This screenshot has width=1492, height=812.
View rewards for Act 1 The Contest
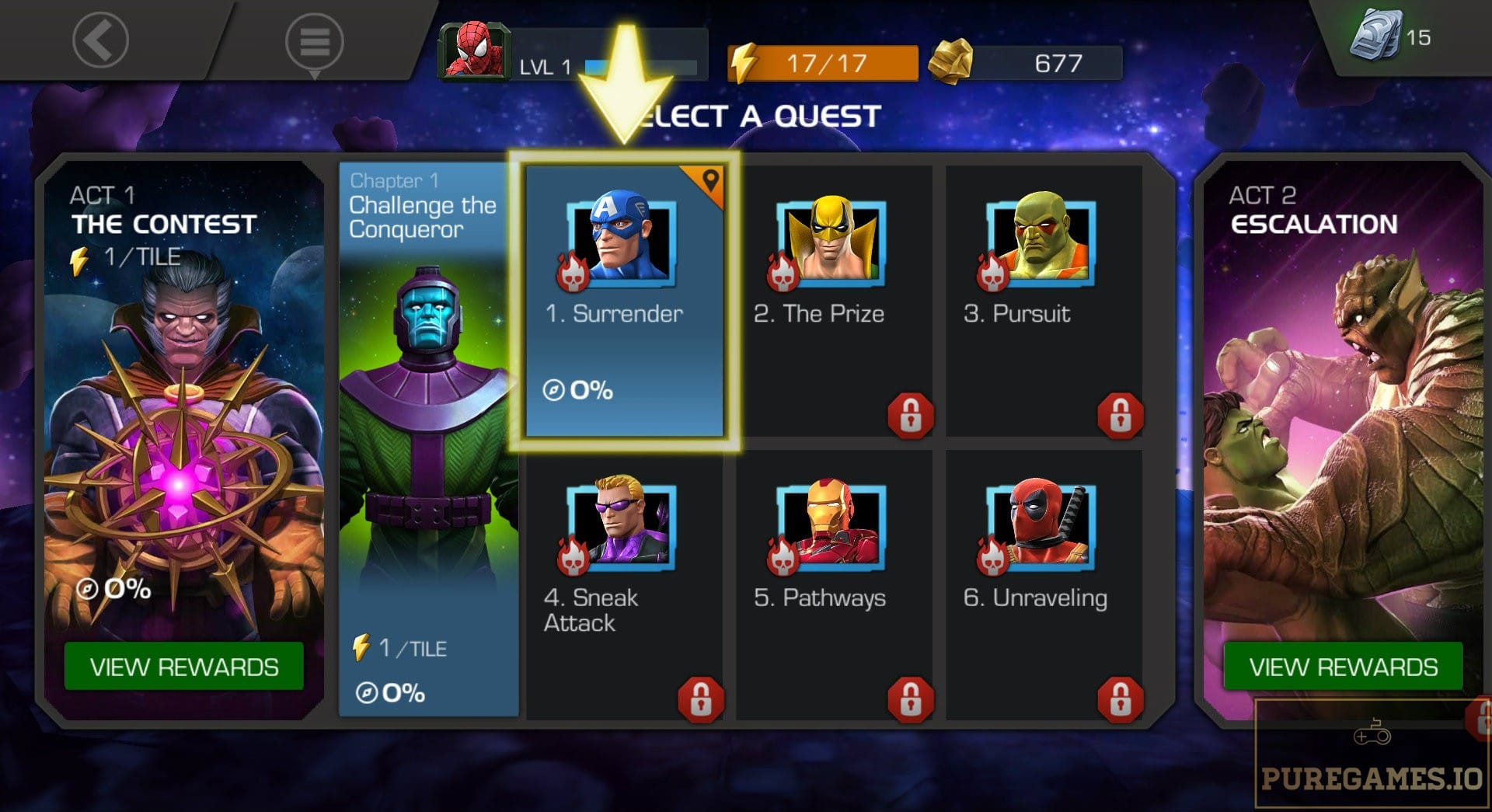click(184, 667)
